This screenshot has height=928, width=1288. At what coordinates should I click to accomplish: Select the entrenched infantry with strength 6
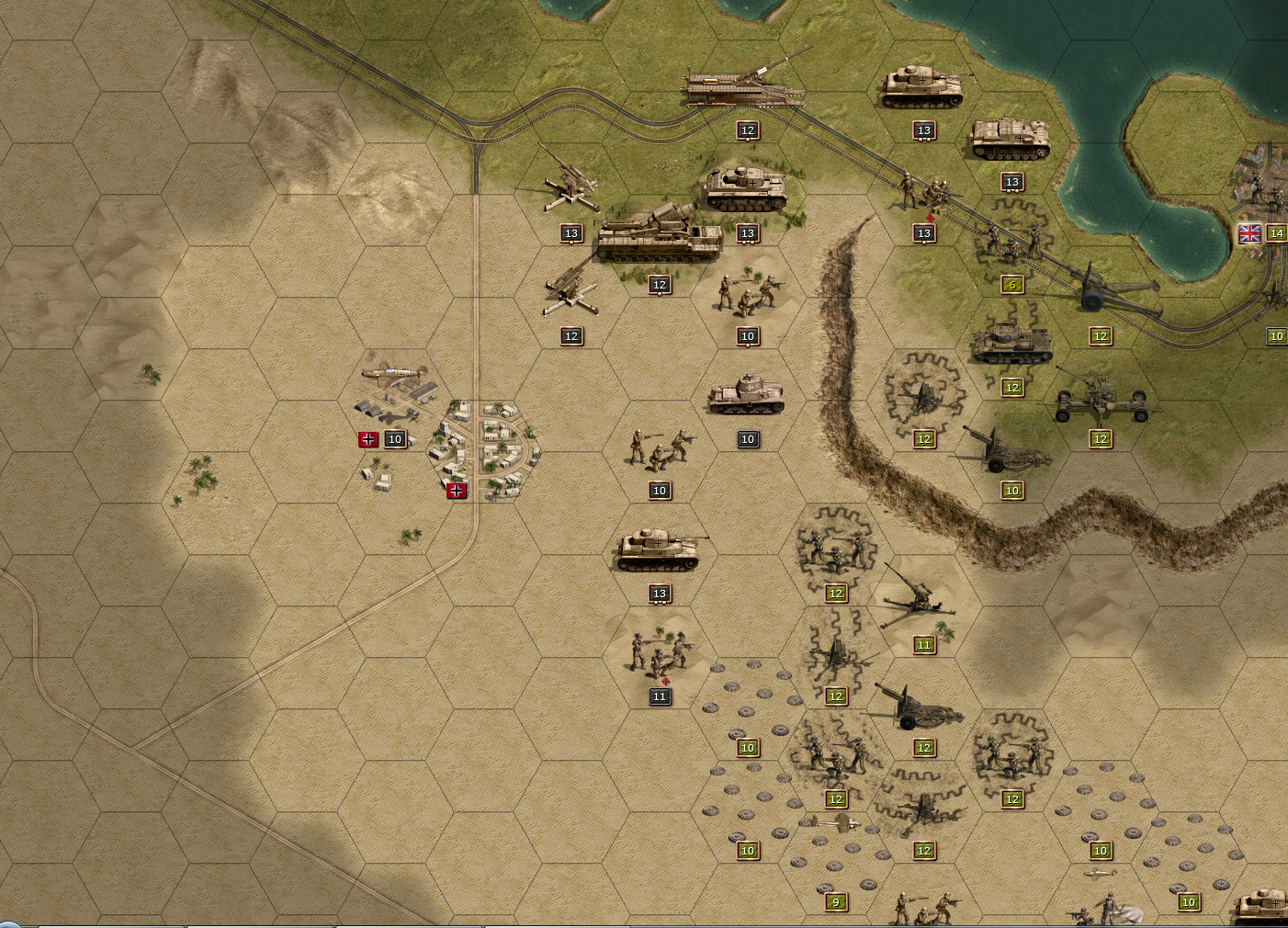click(x=1011, y=241)
